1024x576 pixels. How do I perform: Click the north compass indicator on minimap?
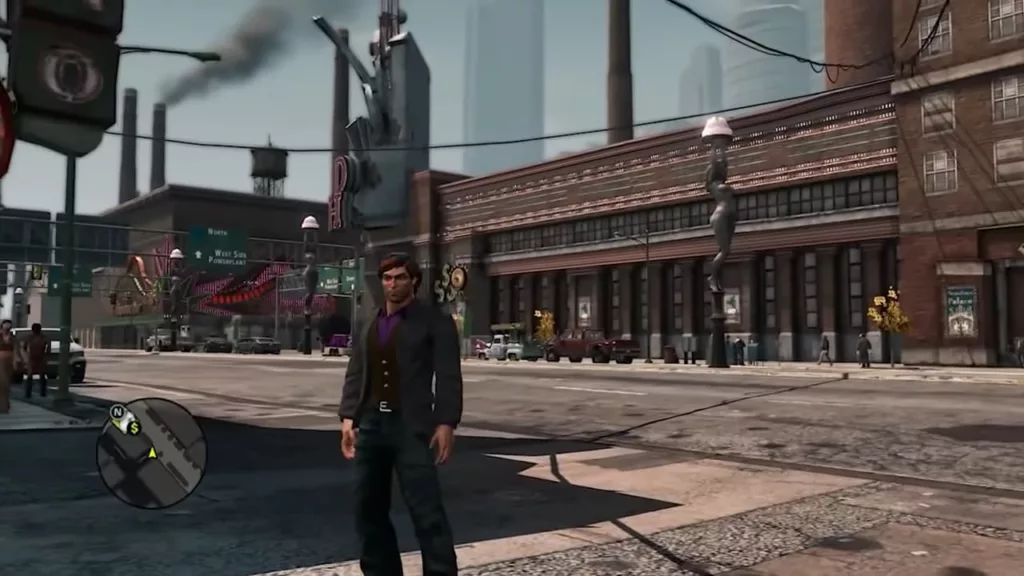coord(118,411)
